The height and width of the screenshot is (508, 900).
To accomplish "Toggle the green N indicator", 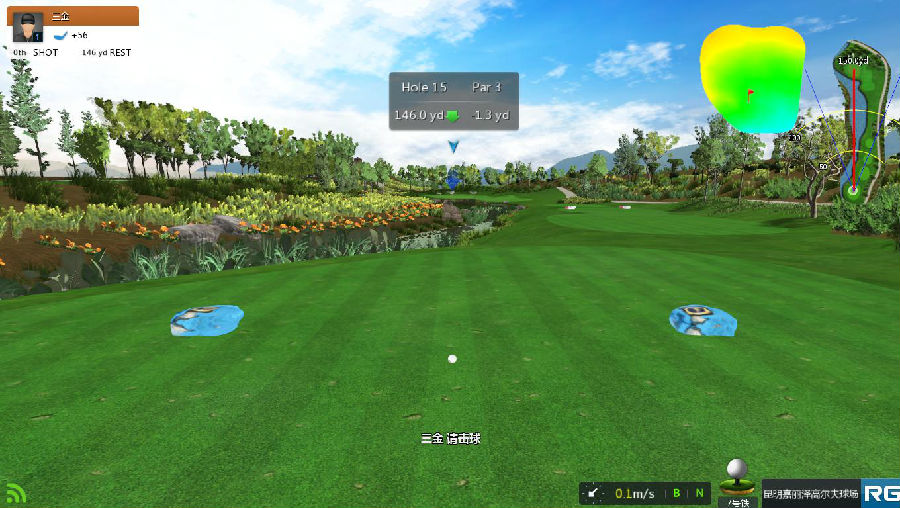I will click(x=700, y=493).
